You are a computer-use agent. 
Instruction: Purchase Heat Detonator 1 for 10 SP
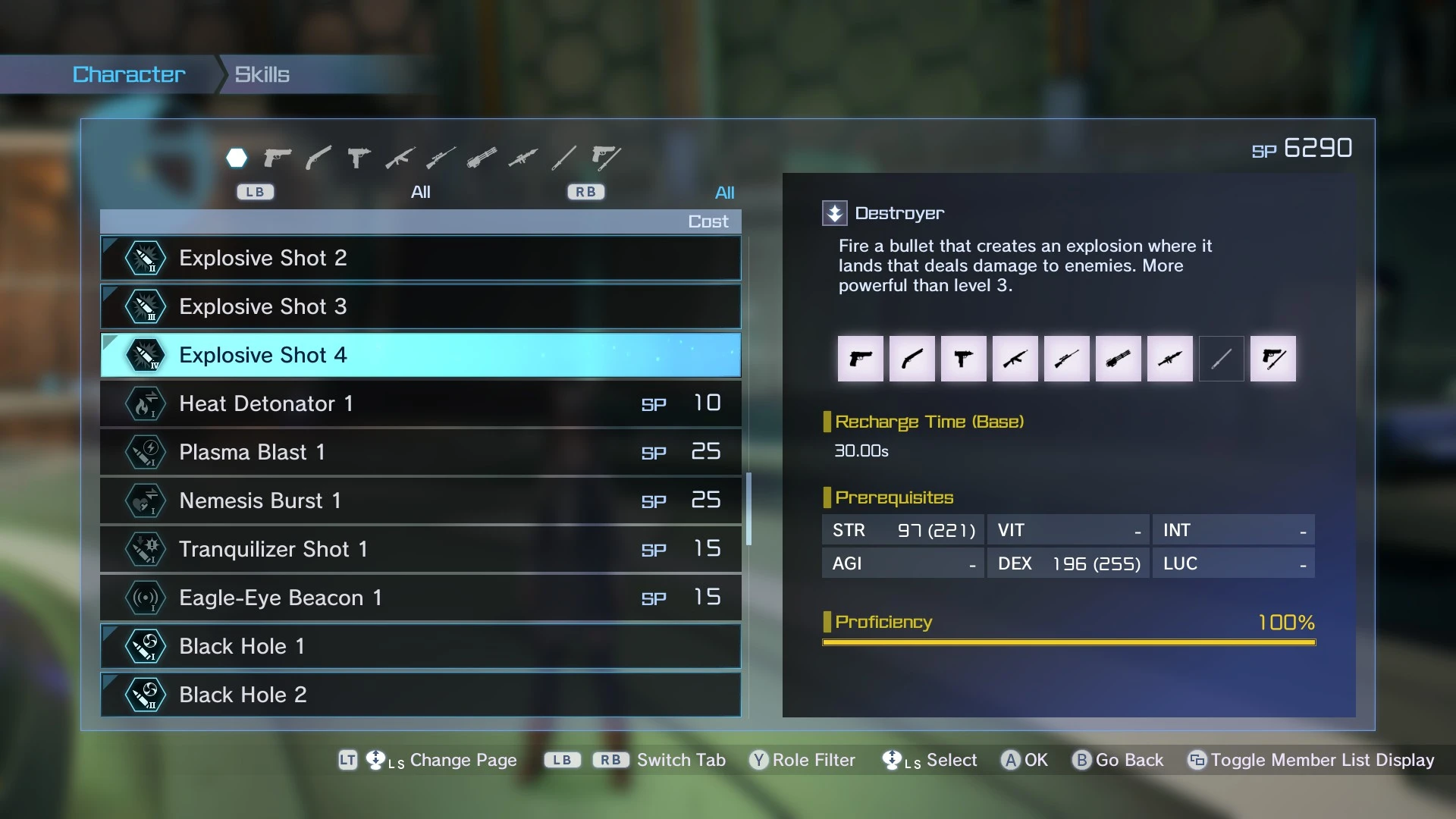pyautogui.click(x=420, y=404)
